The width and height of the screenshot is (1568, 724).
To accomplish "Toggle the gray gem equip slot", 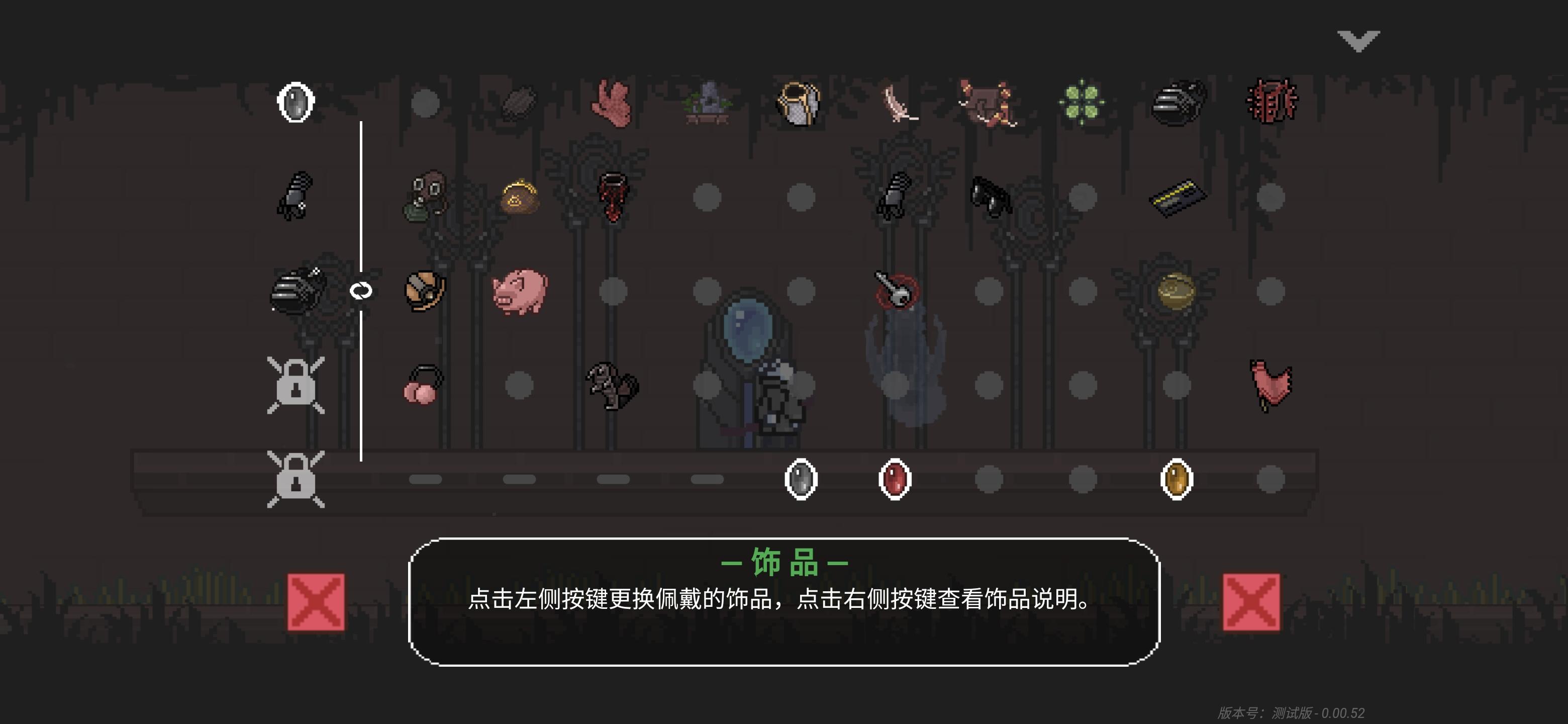I will tap(801, 478).
